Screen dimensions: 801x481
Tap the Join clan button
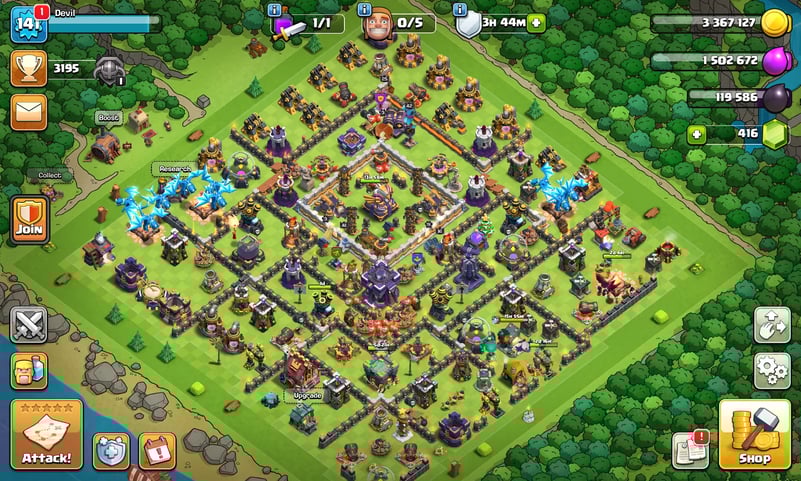[29, 218]
